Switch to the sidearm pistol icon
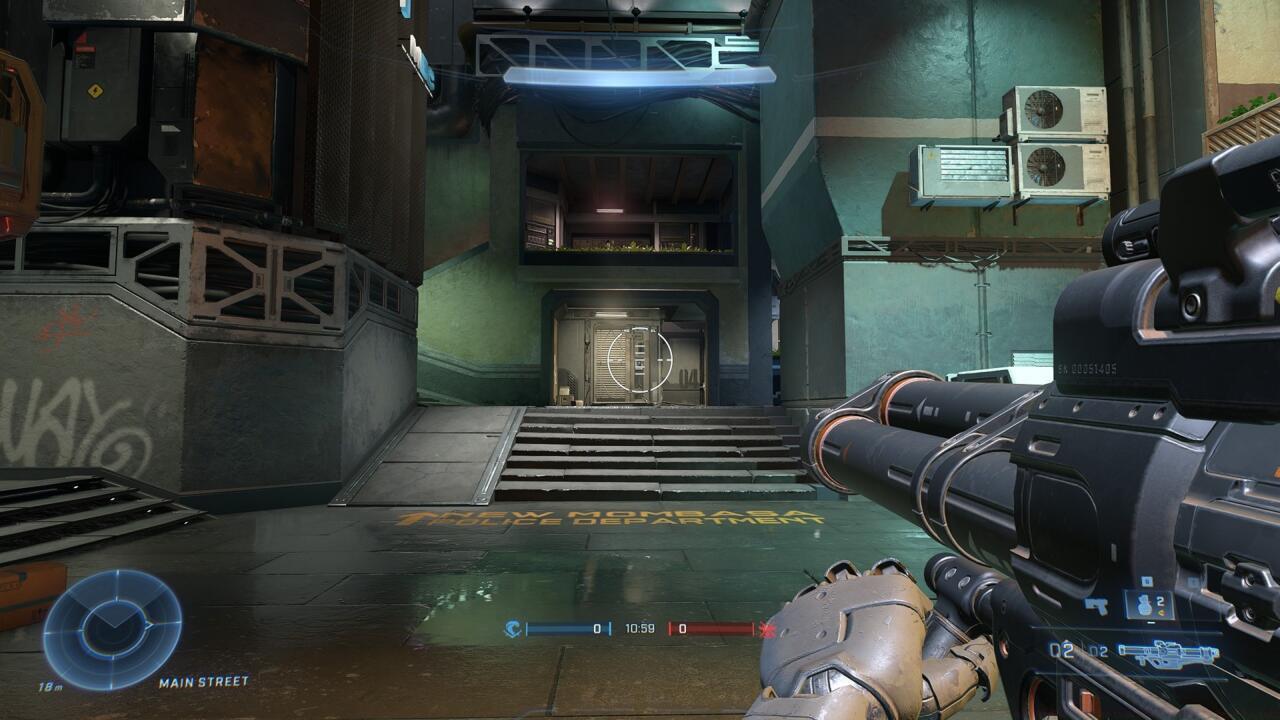This screenshot has height=720, width=1280. click(x=1096, y=606)
